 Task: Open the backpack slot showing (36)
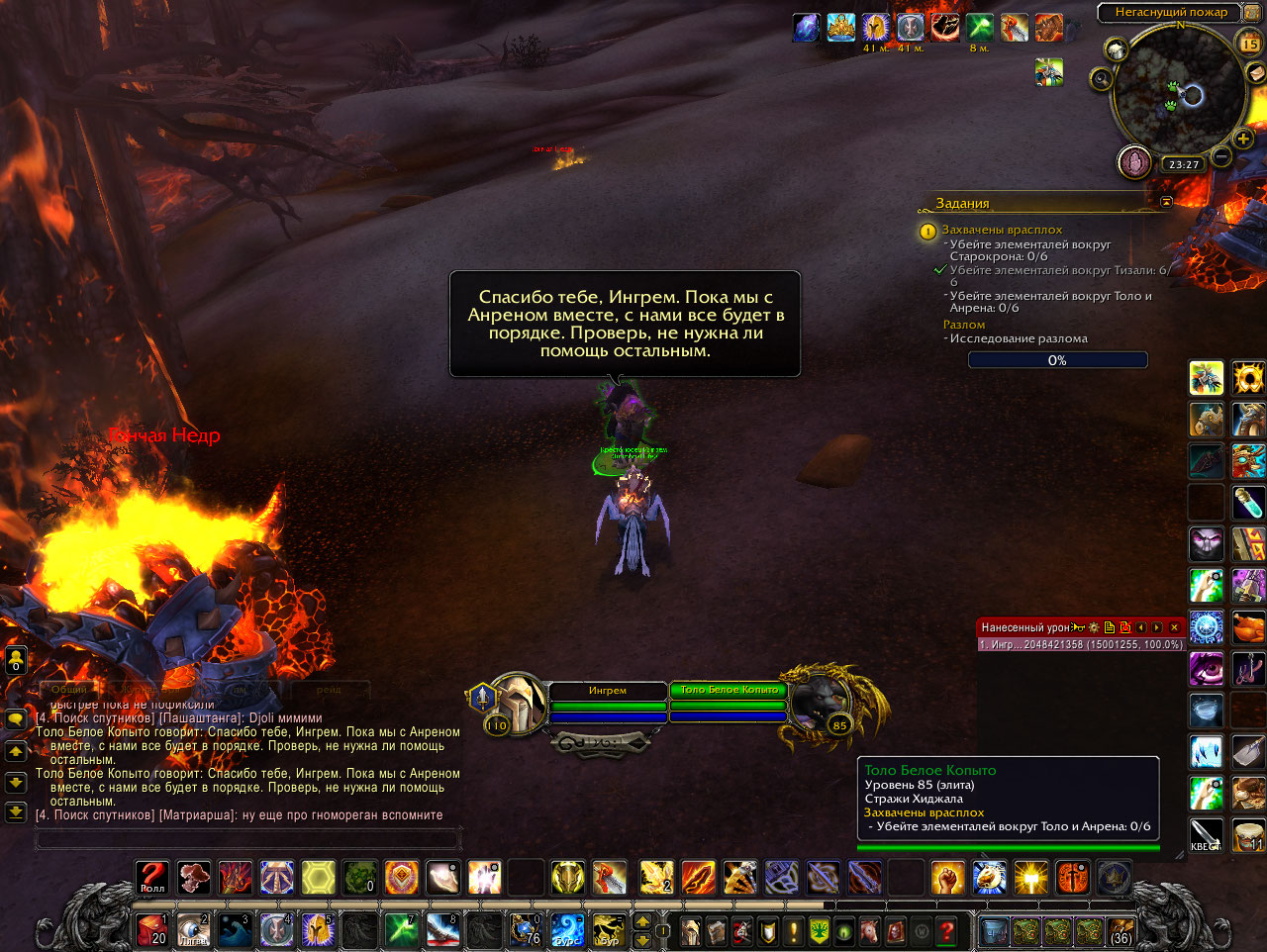click(1121, 931)
